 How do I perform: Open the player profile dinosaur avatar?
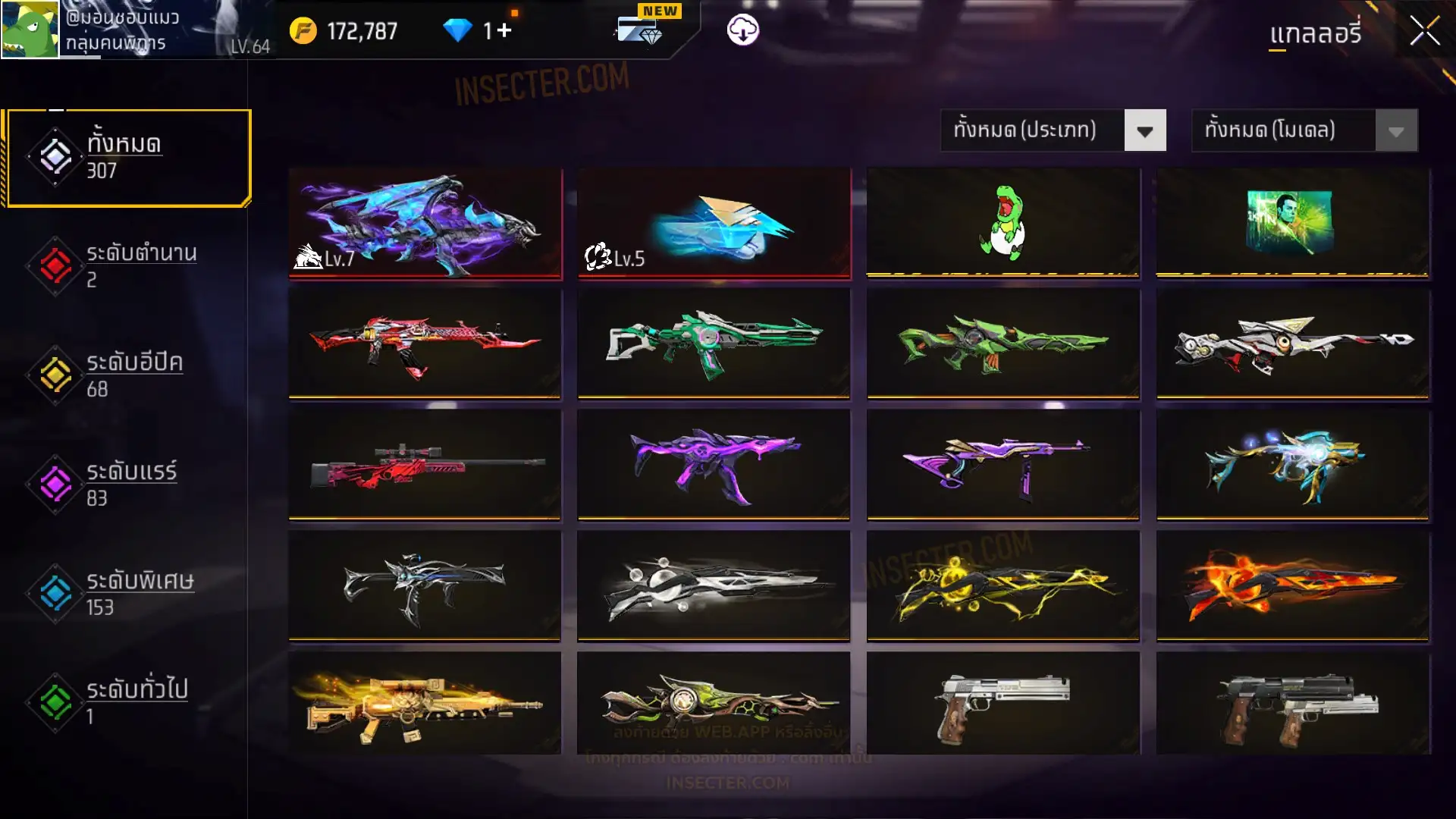pyautogui.click(x=30, y=30)
